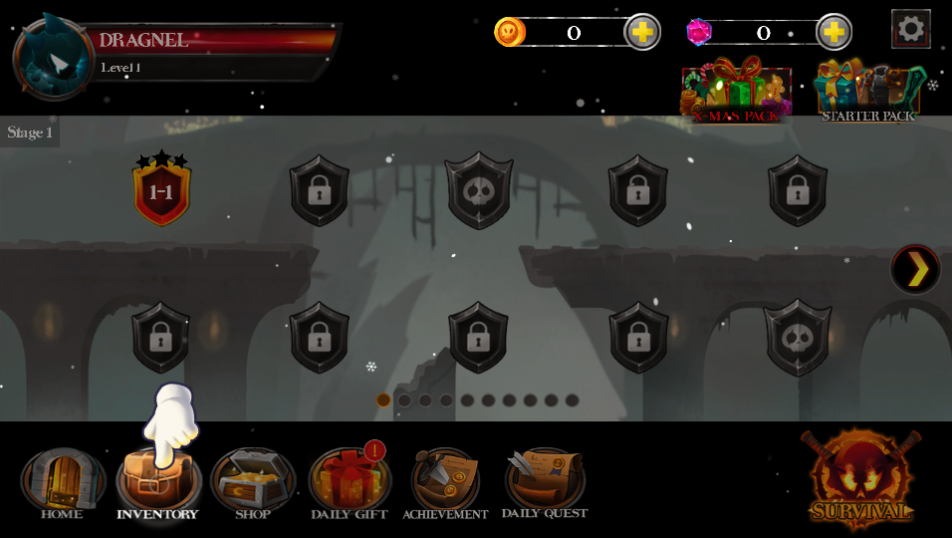This screenshot has height=538, width=952.
Task: Select stage 1-1 badge
Action: tap(161, 191)
